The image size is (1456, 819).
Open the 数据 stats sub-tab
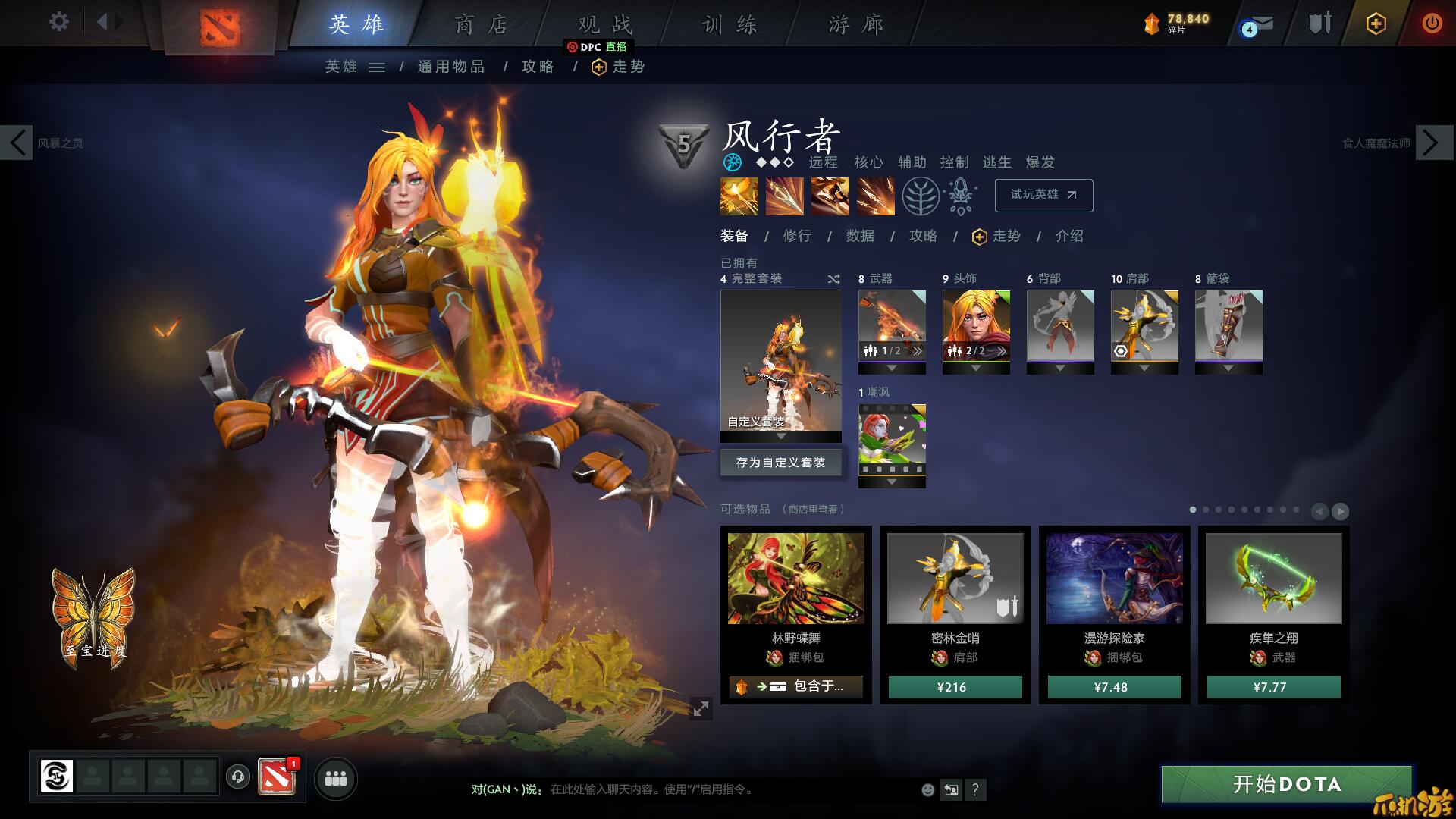[860, 236]
